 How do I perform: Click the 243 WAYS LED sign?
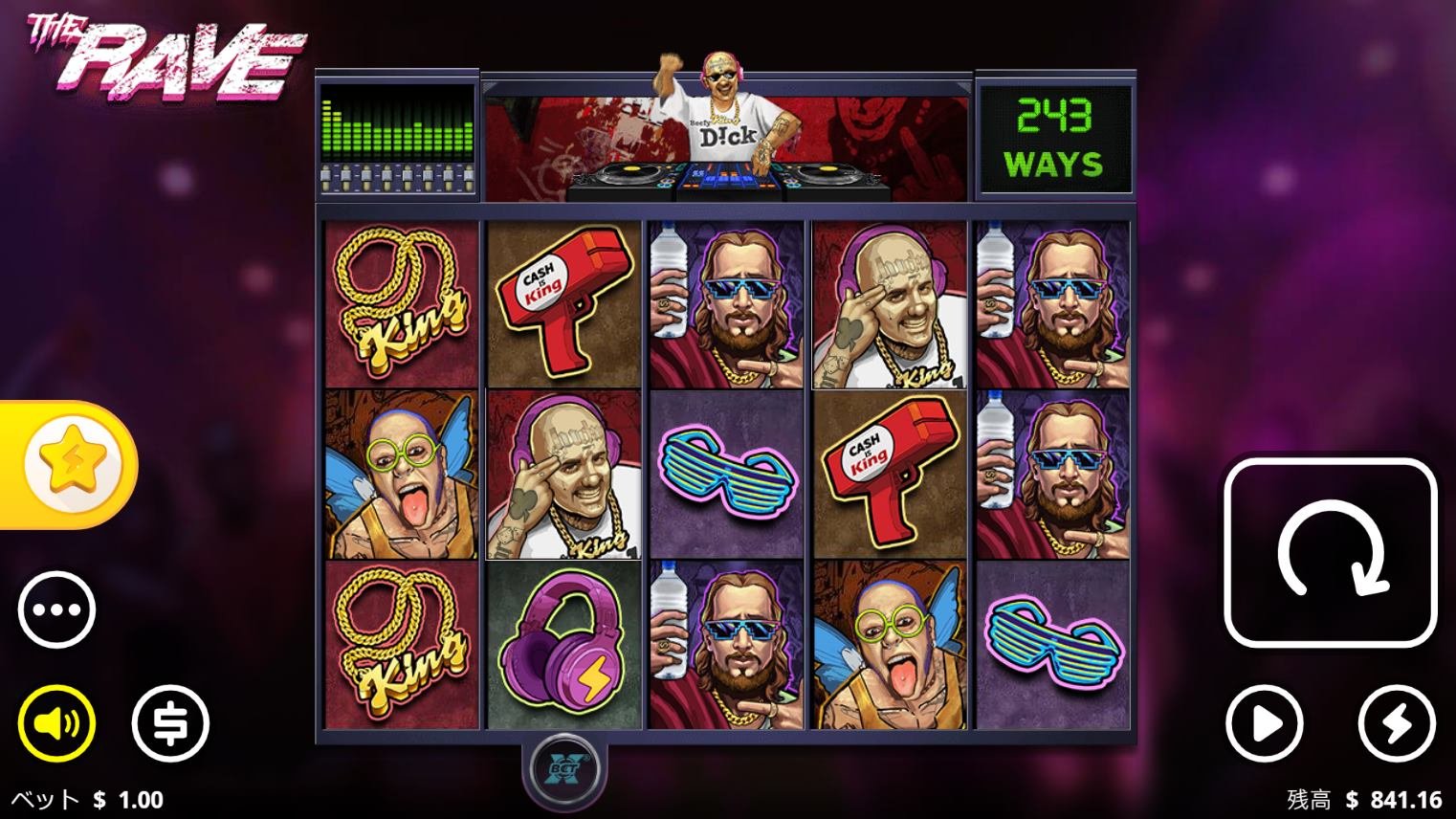coord(1053,137)
